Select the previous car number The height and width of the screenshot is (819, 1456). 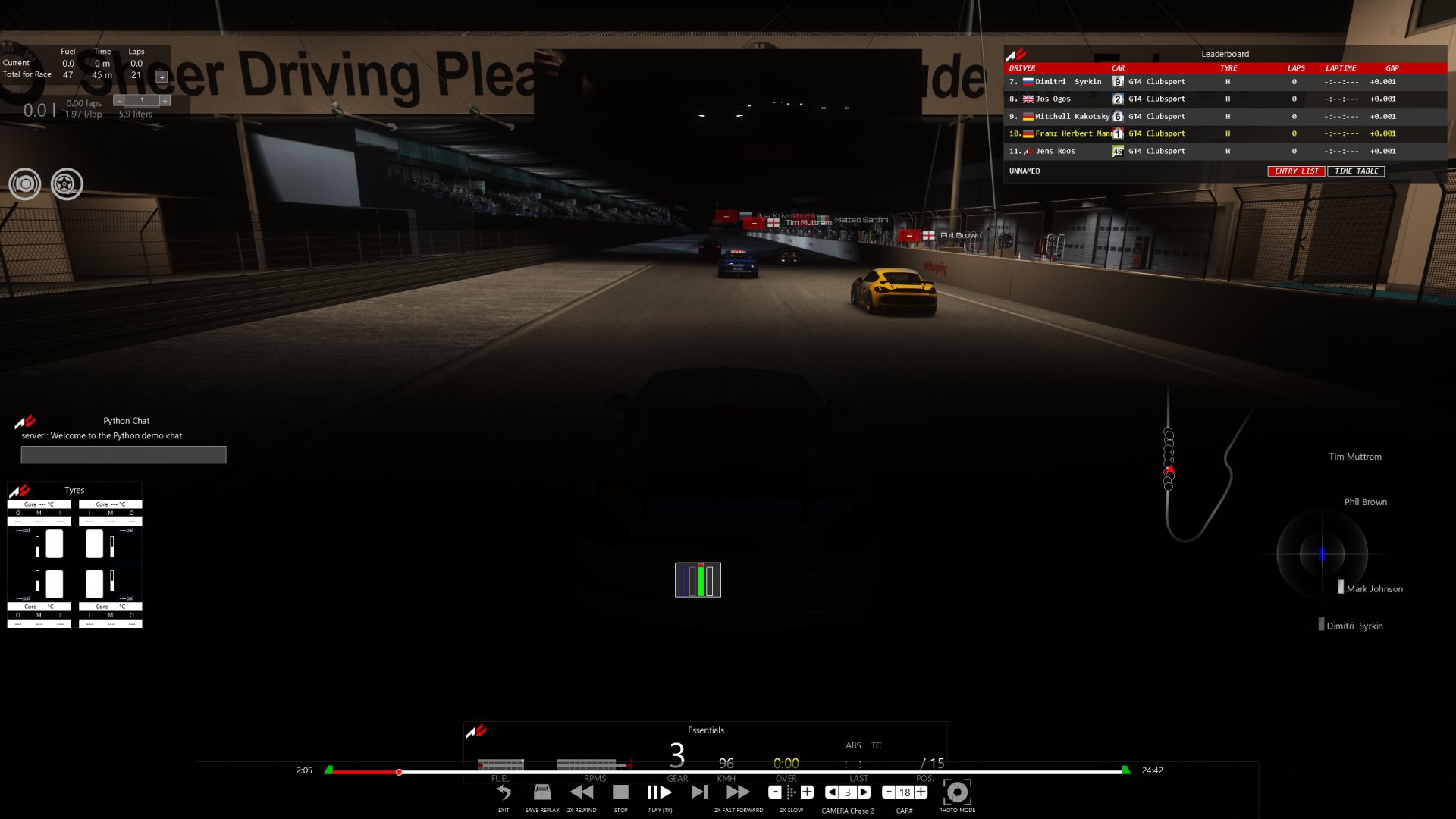pyautogui.click(x=889, y=792)
